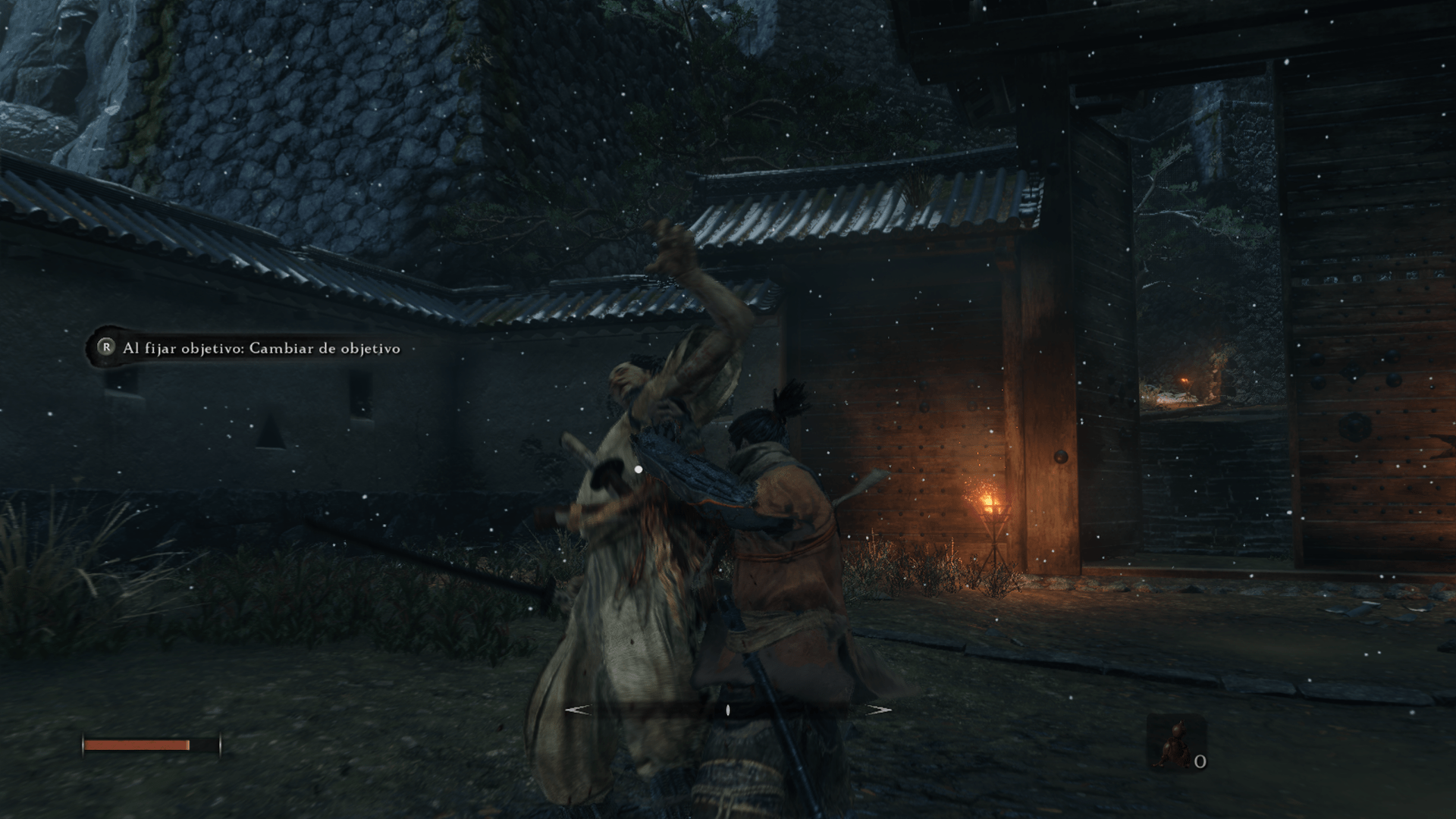Screen dimensions: 1456x819
Task: Click the left chevron beside the reticle
Action: point(578,710)
